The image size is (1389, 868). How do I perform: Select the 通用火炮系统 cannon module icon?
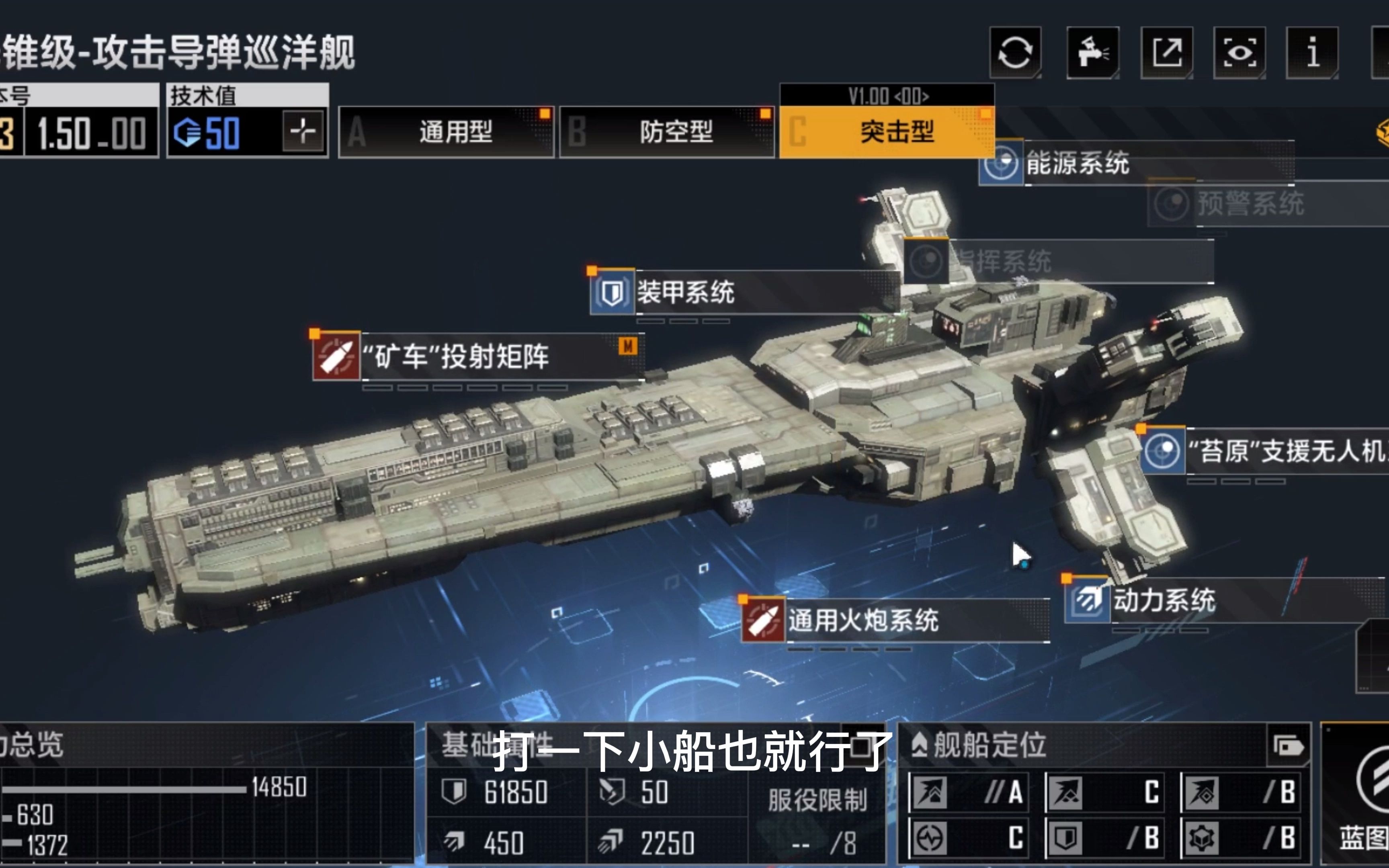(x=763, y=621)
